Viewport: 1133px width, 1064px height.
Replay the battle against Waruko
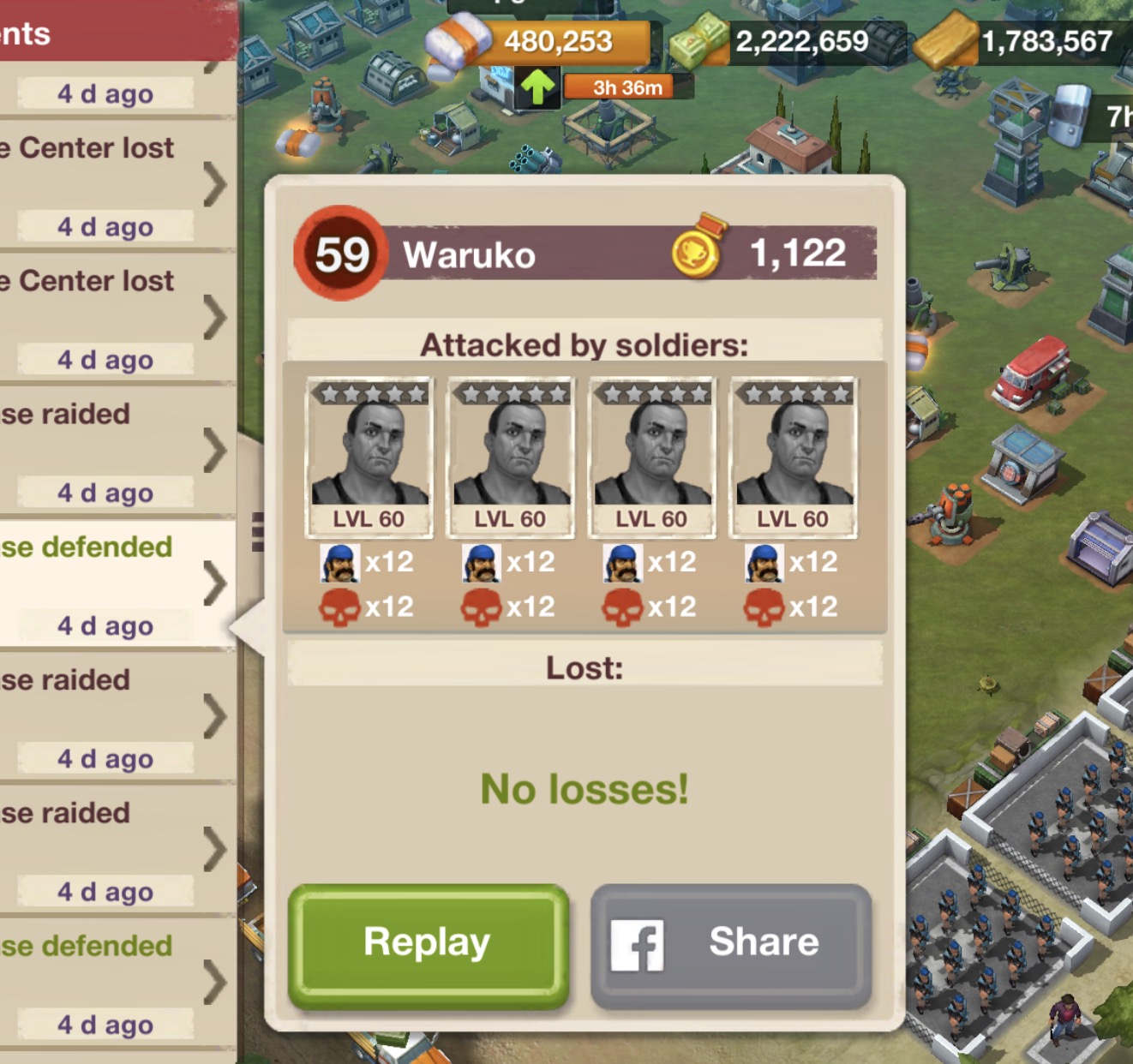428,944
